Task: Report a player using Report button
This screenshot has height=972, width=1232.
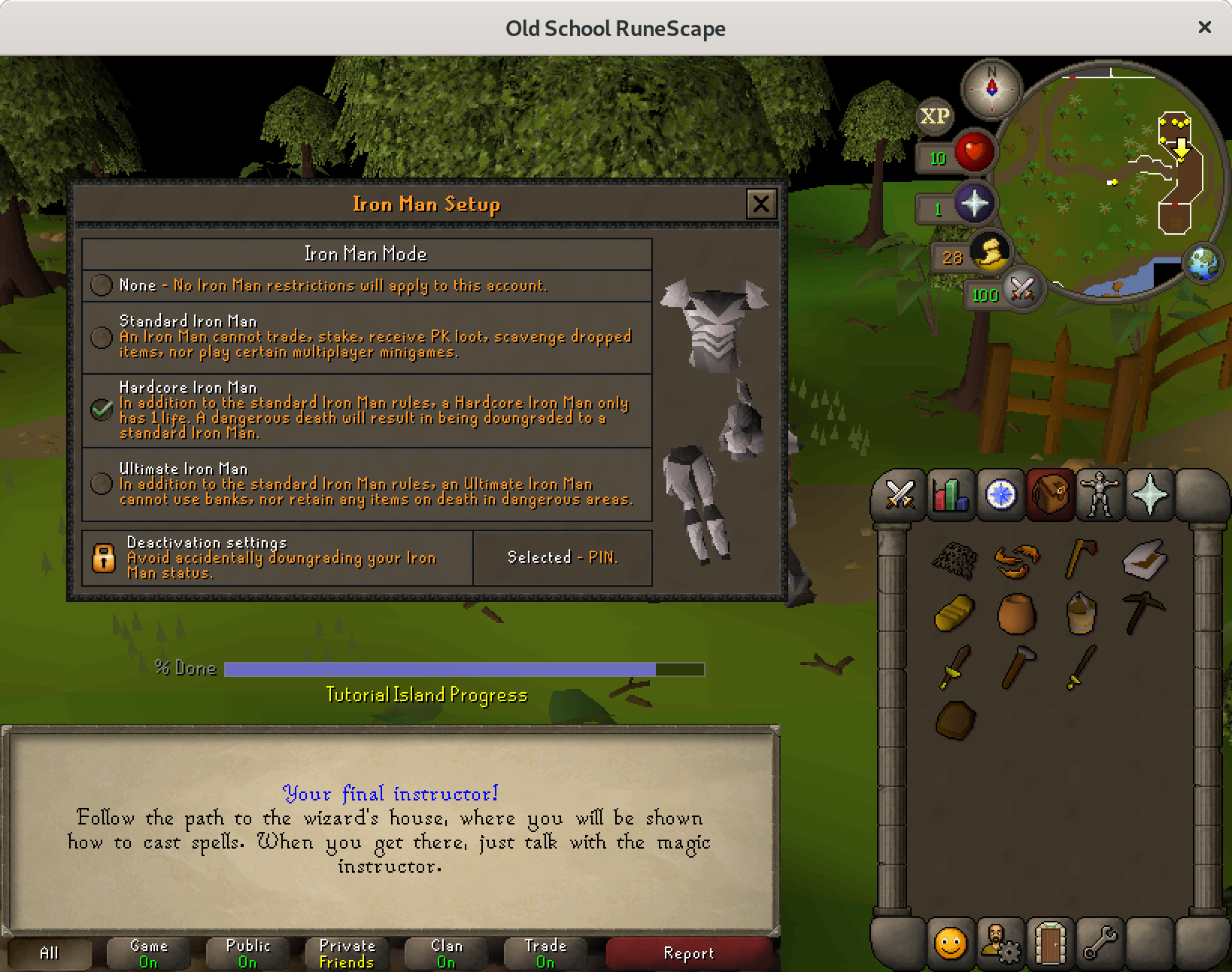Action: [688, 953]
